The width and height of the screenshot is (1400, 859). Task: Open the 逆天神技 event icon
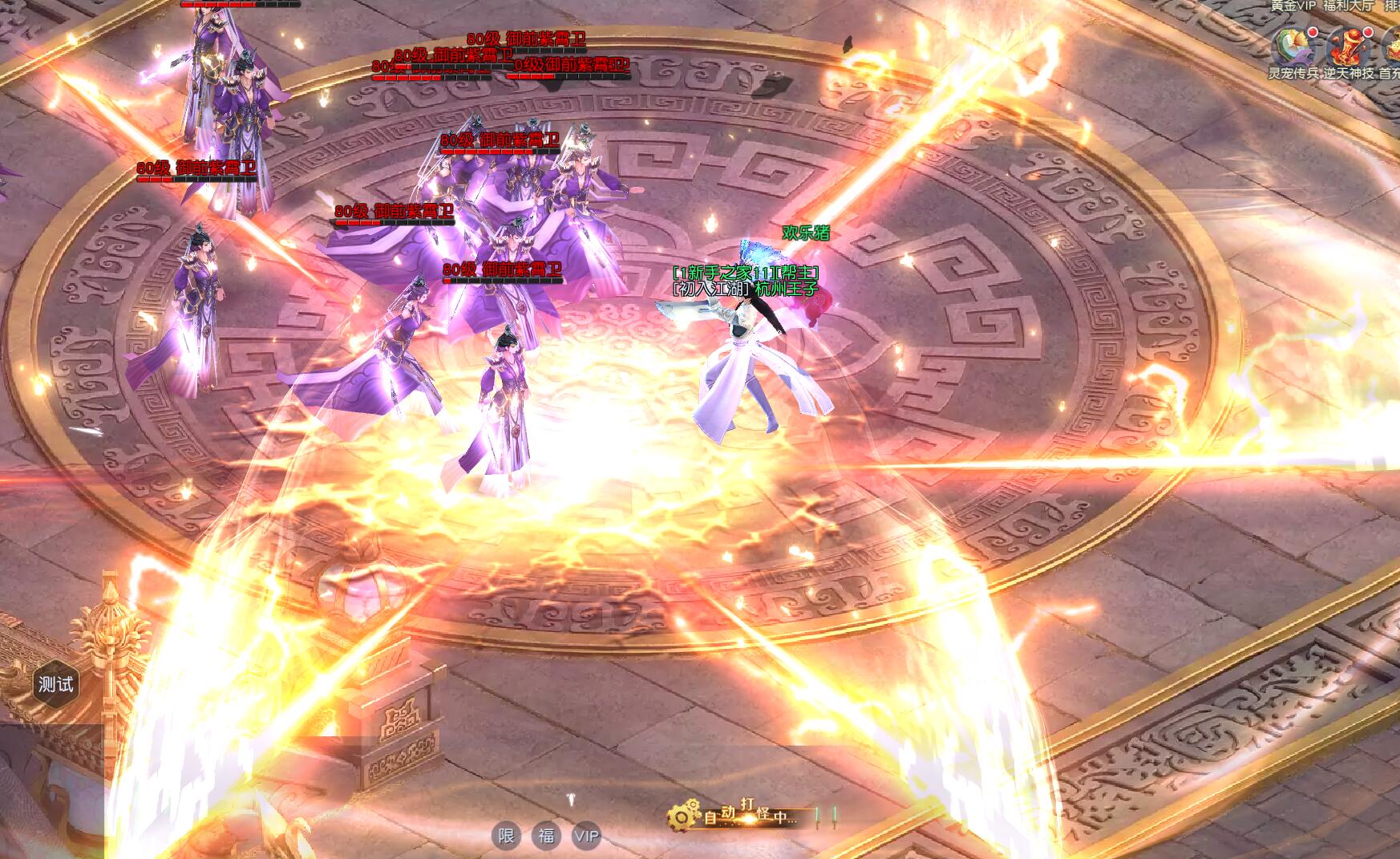[1348, 47]
